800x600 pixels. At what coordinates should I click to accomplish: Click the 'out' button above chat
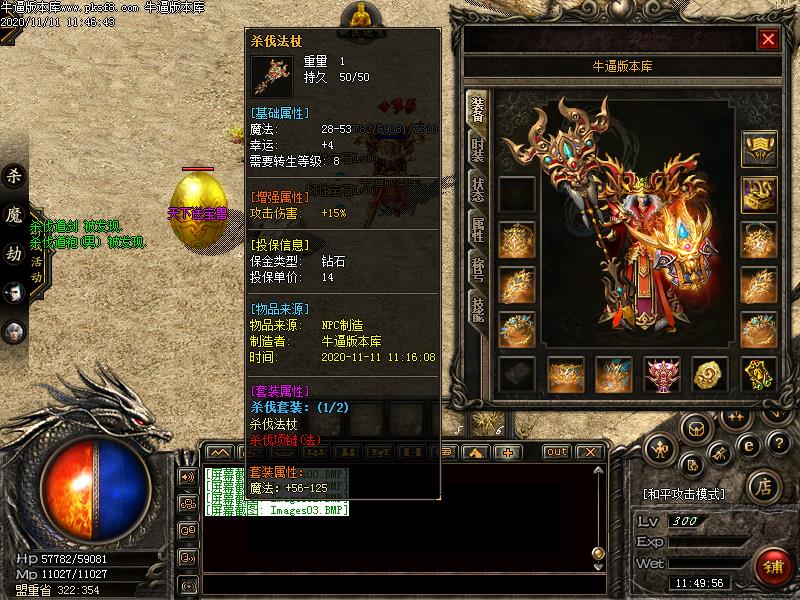557,452
